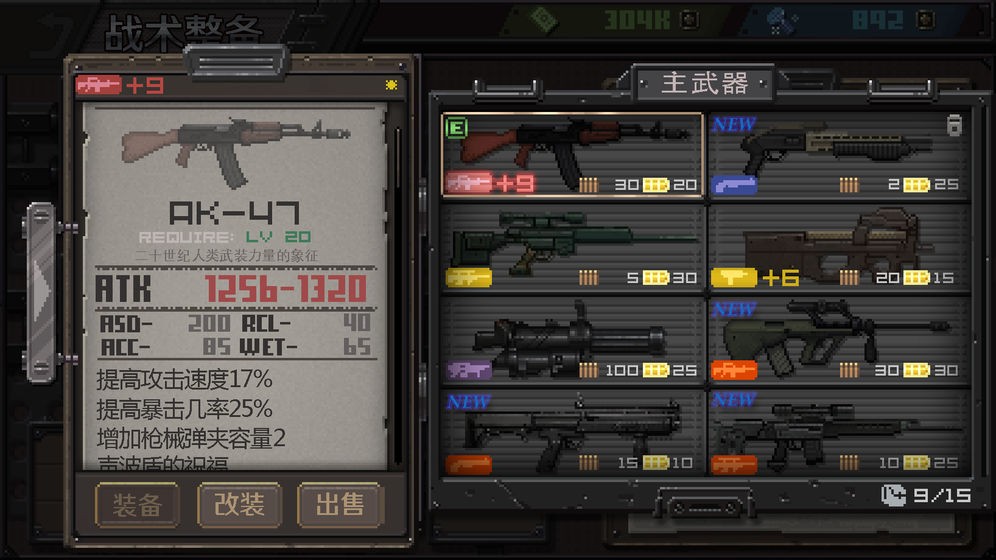The height and width of the screenshot is (560, 996).
Task: Select the green scoped sniper rifle slot
Action: [573, 249]
